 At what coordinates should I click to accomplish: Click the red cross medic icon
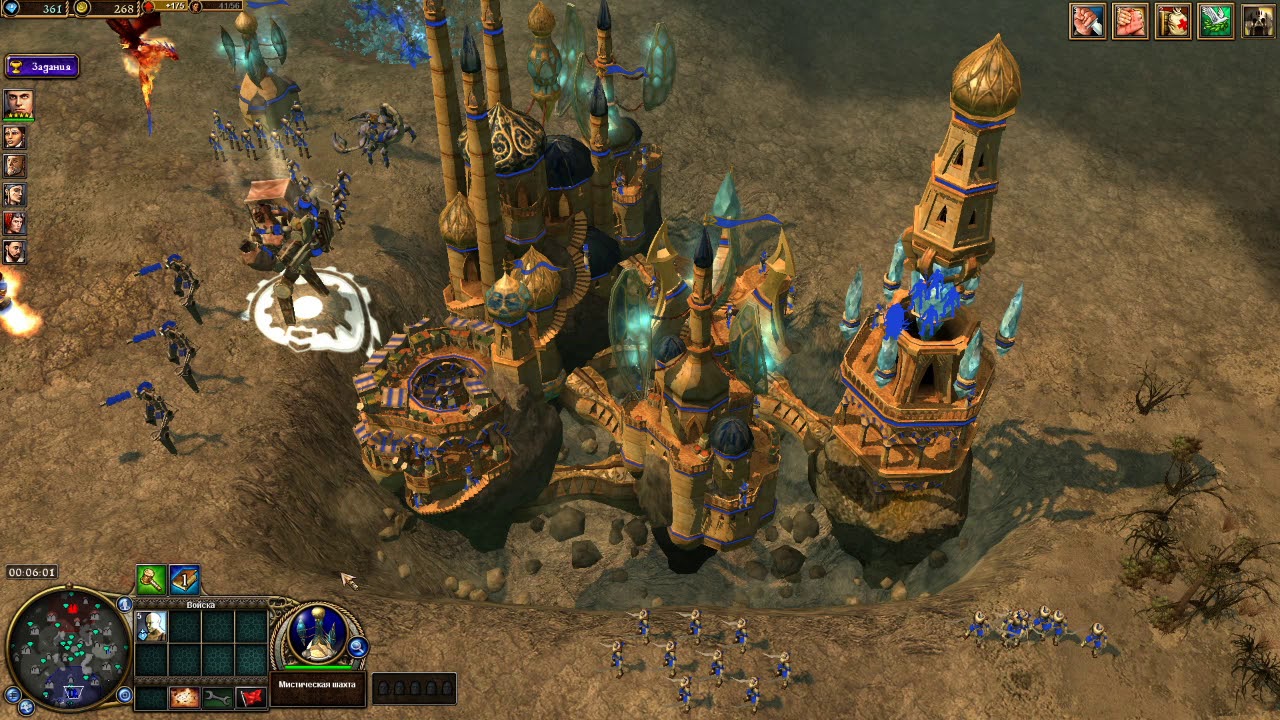[1173, 21]
